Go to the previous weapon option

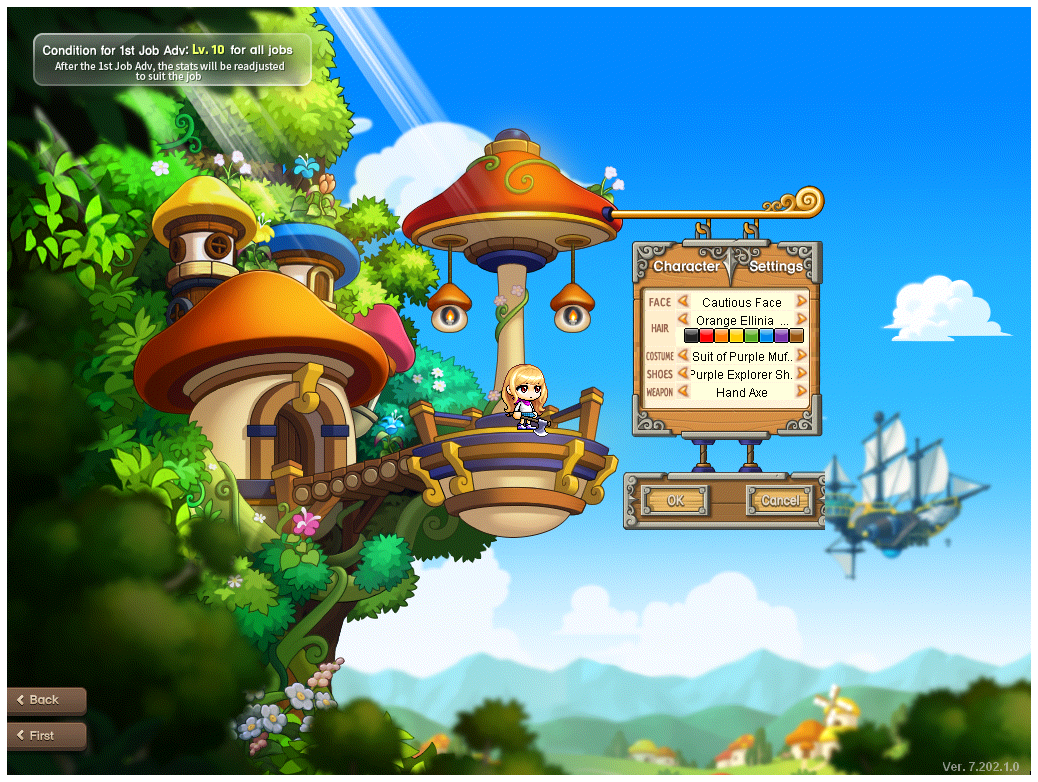684,392
